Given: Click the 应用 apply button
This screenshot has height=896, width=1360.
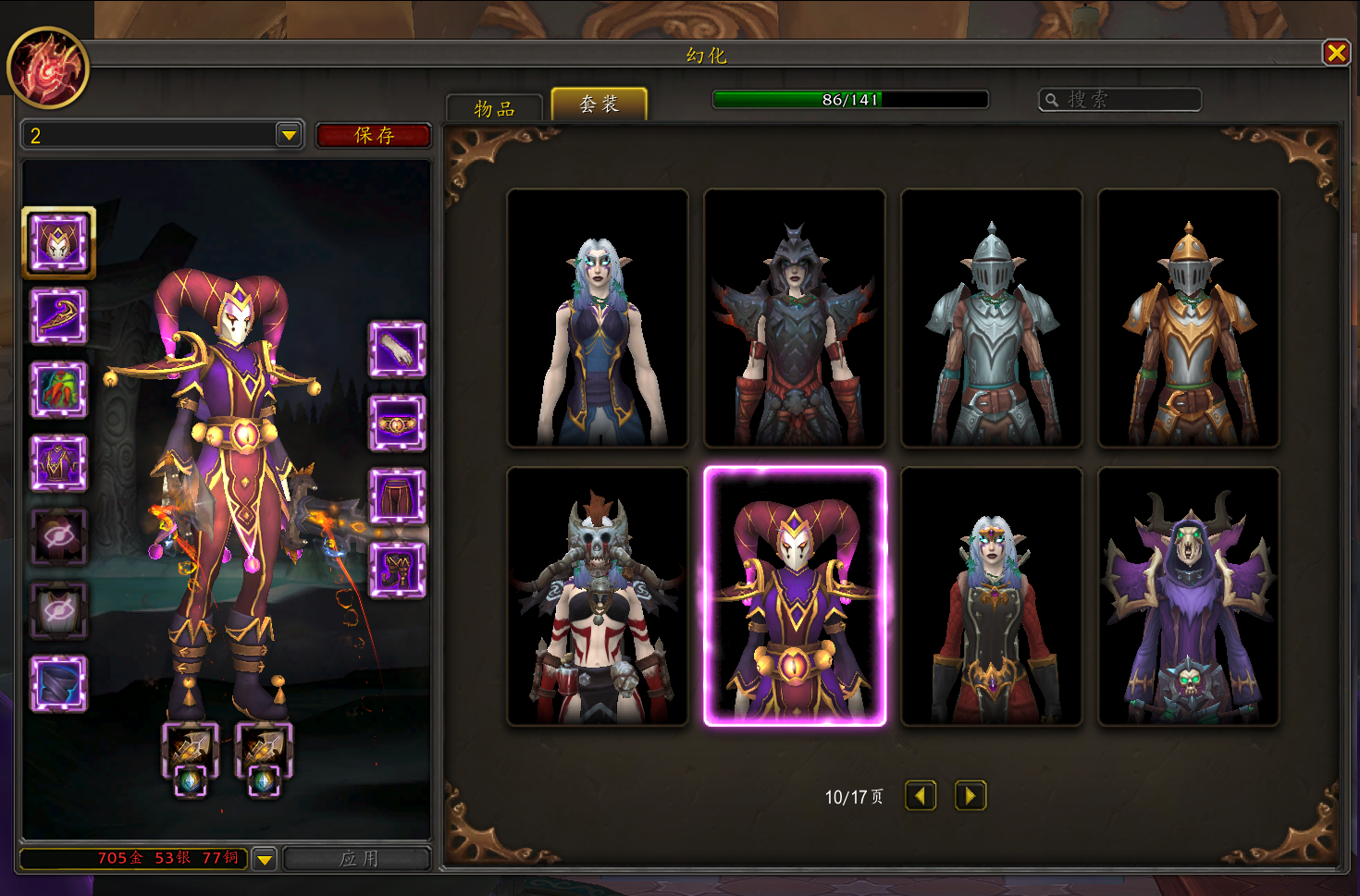Looking at the screenshot, I should click(358, 858).
